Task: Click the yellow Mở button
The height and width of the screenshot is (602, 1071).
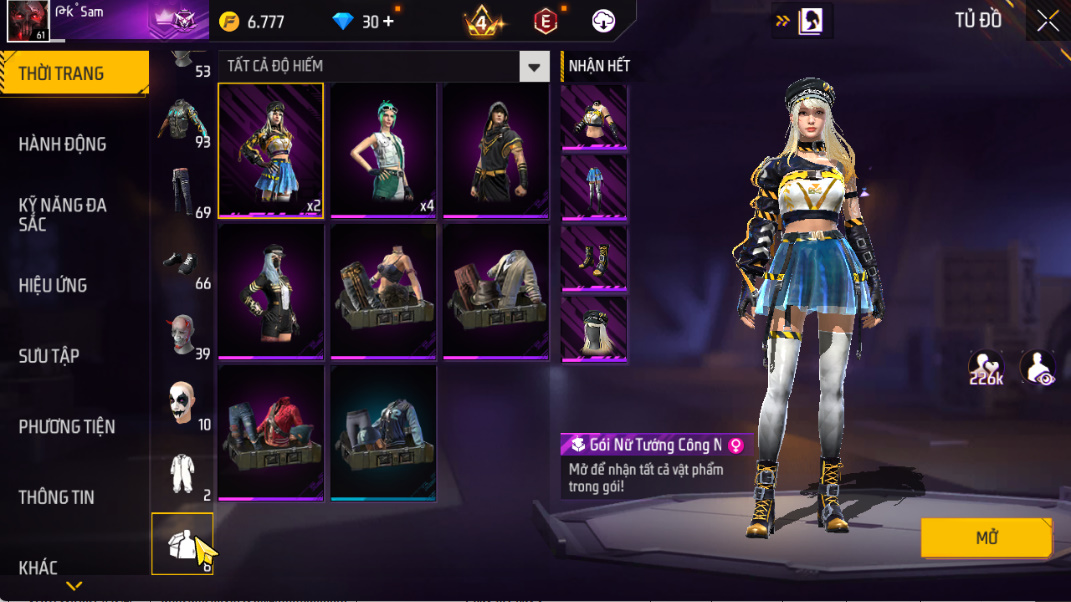Action: (x=986, y=538)
